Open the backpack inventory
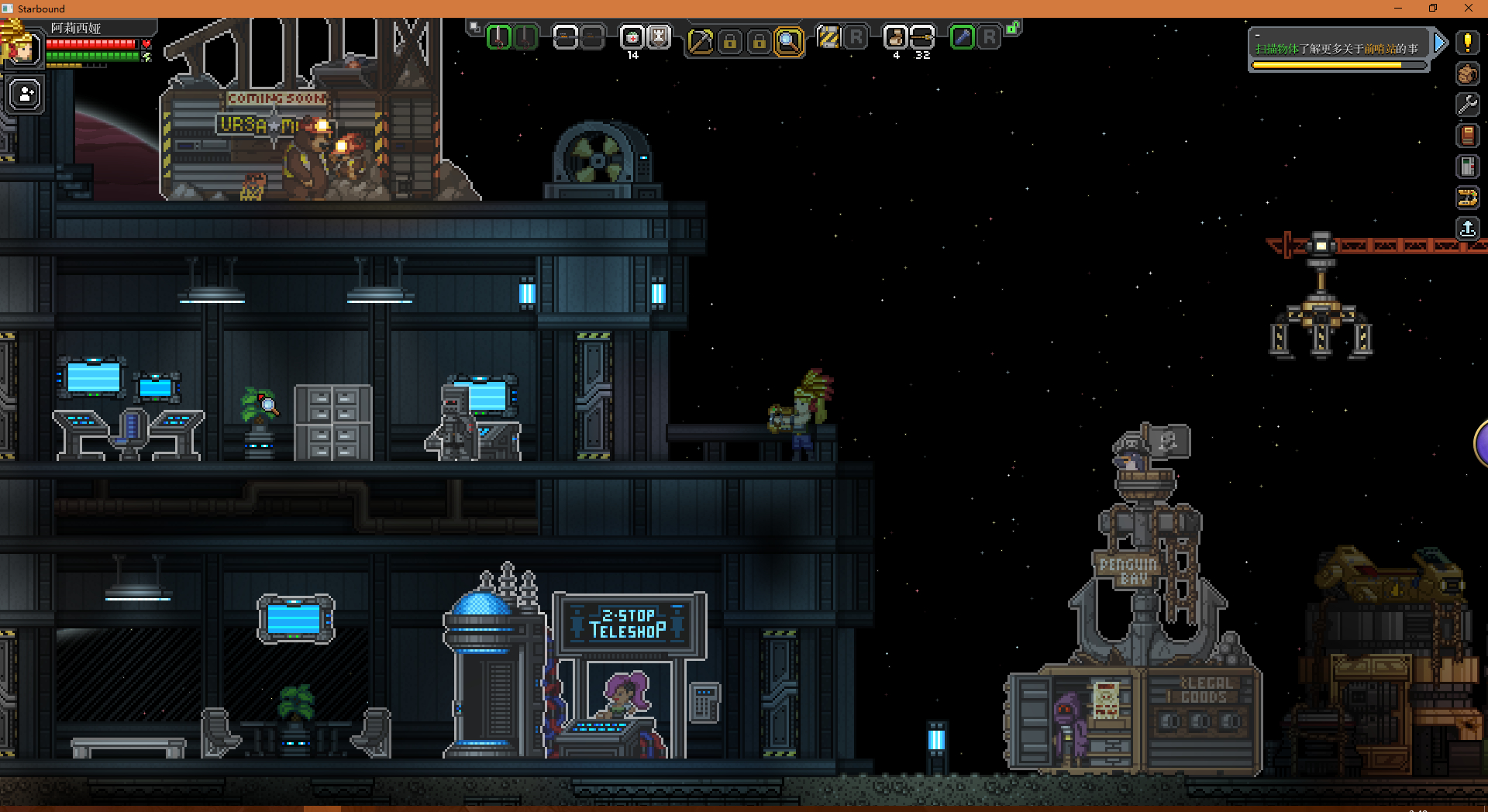 point(1467,74)
